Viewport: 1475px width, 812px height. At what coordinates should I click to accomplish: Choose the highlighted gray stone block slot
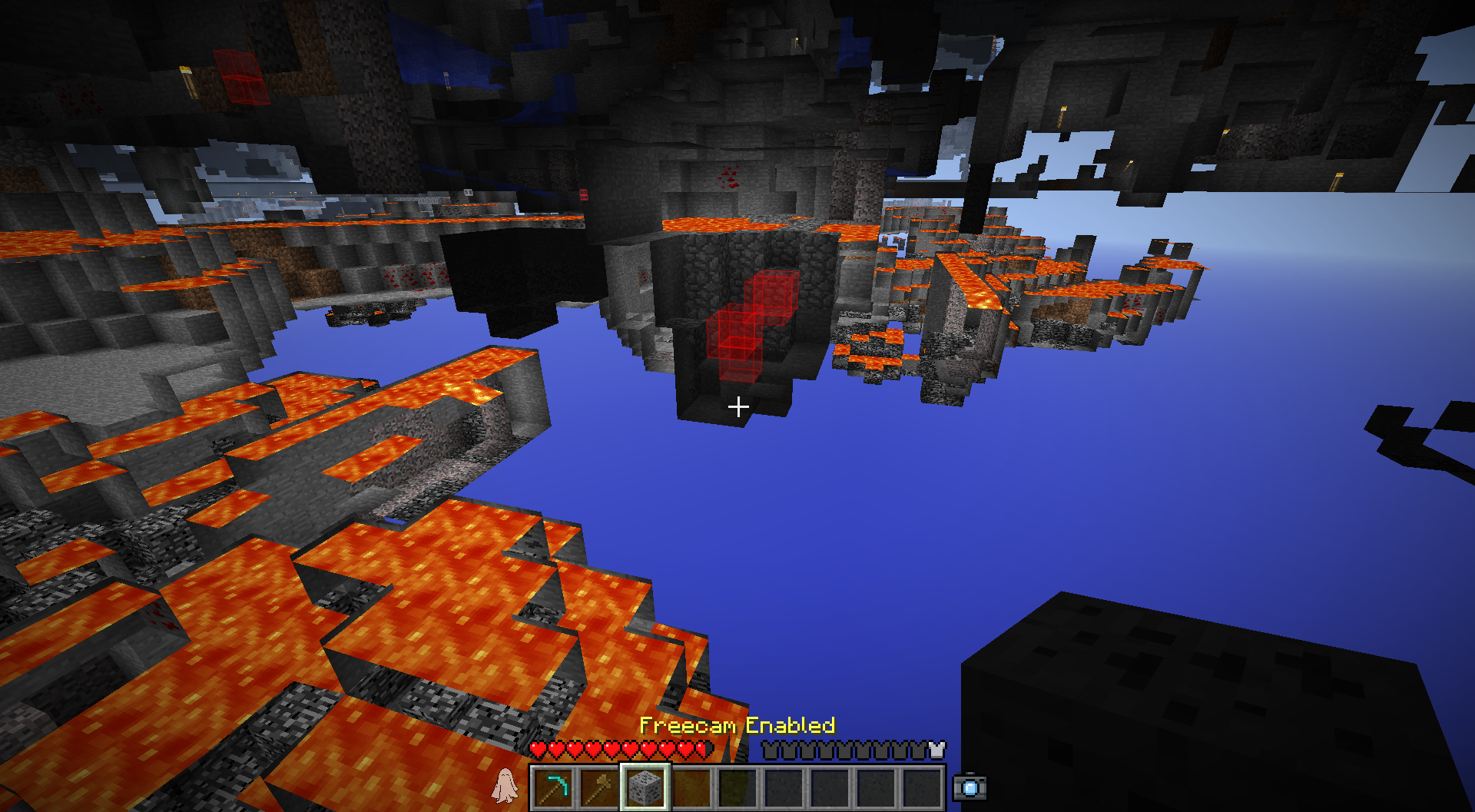(645, 787)
